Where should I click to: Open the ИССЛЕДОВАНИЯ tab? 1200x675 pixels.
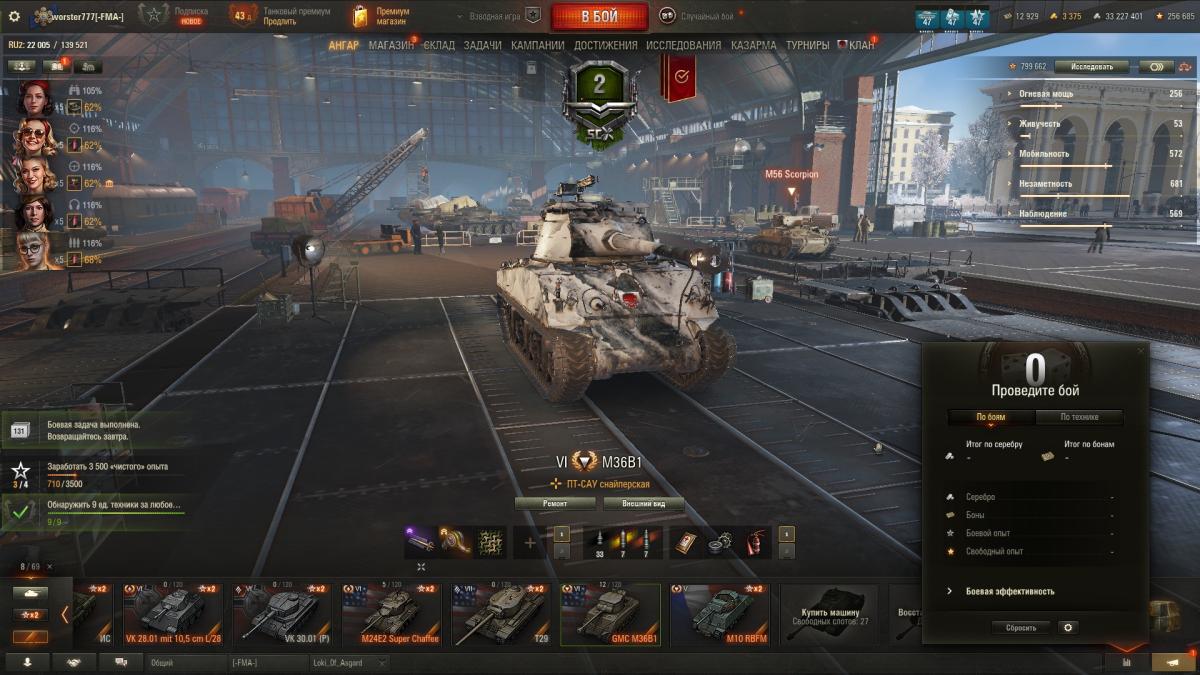click(683, 45)
